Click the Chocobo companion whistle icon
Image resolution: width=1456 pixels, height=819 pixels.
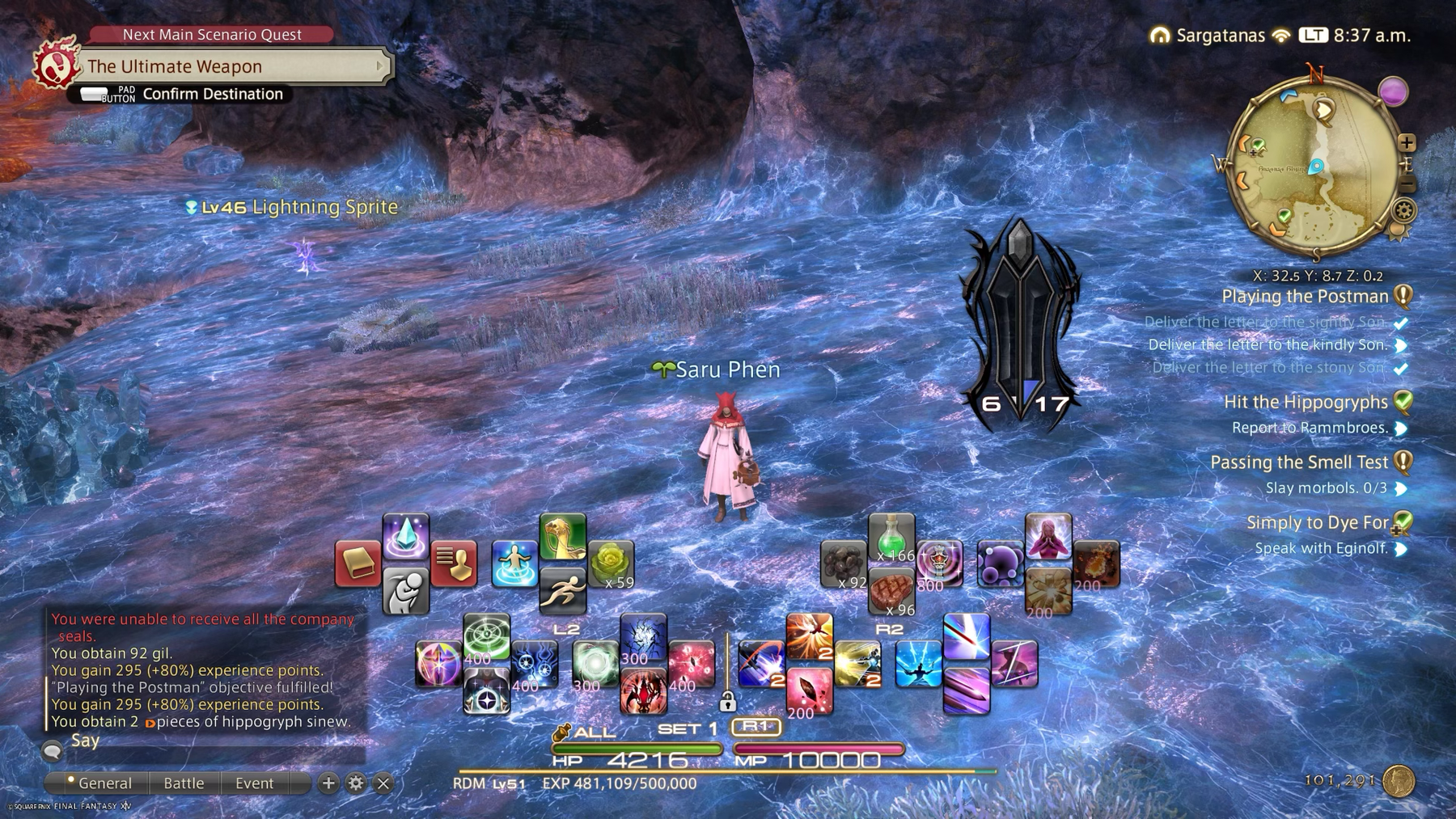pos(564,538)
